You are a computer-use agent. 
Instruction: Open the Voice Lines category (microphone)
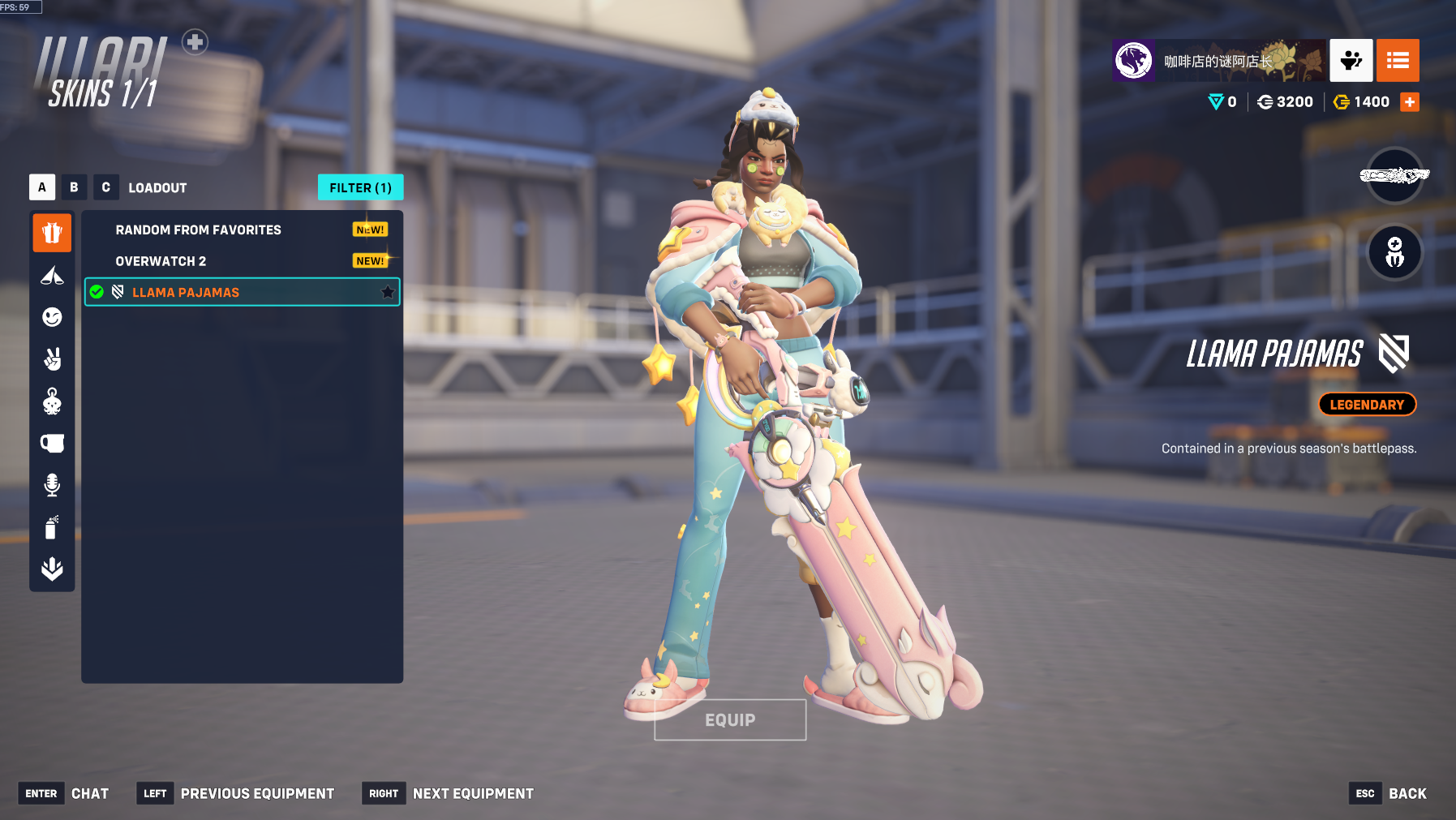[52, 485]
